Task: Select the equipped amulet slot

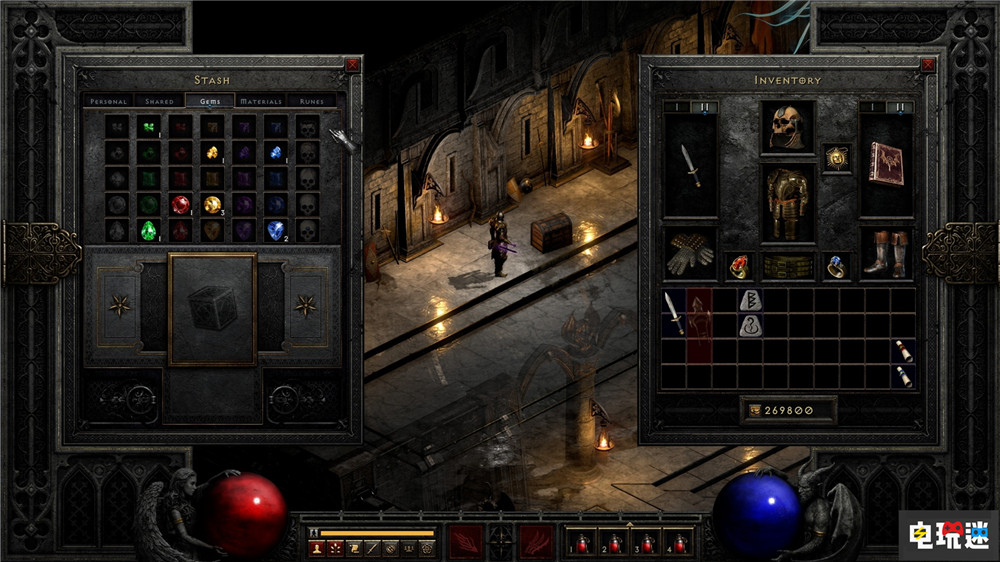Action: [x=837, y=158]
